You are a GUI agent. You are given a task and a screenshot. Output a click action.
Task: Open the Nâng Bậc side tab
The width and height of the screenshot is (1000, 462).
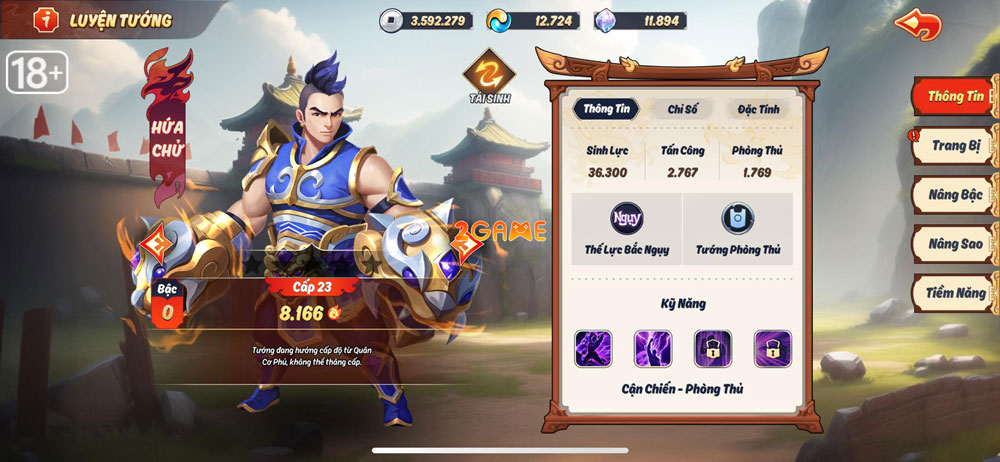pyautogui.click(x=955, y=195)
